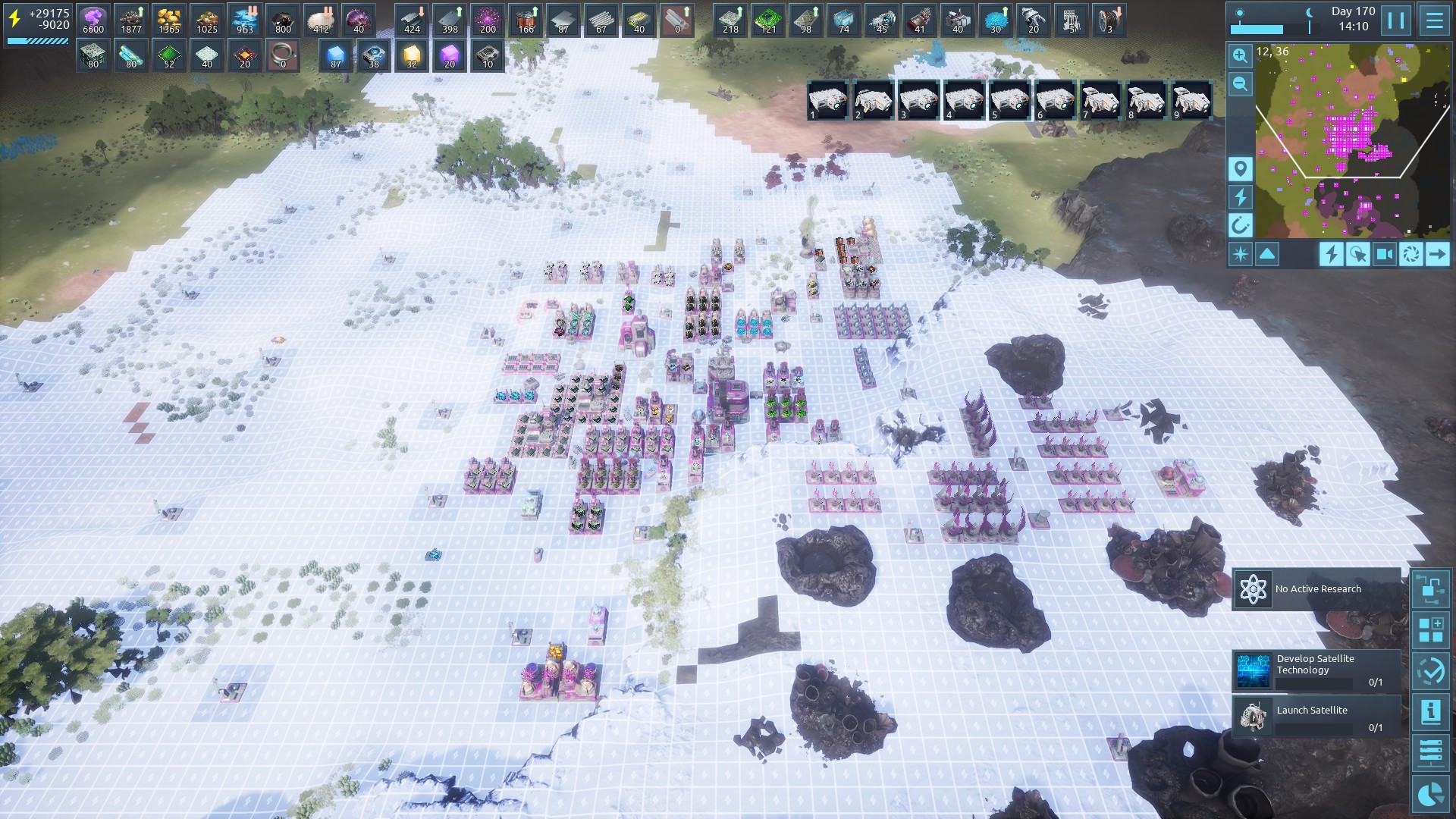This screenshot has width=1456, height=819.
Task: Select ship number 1
Action: pos(827,100)
